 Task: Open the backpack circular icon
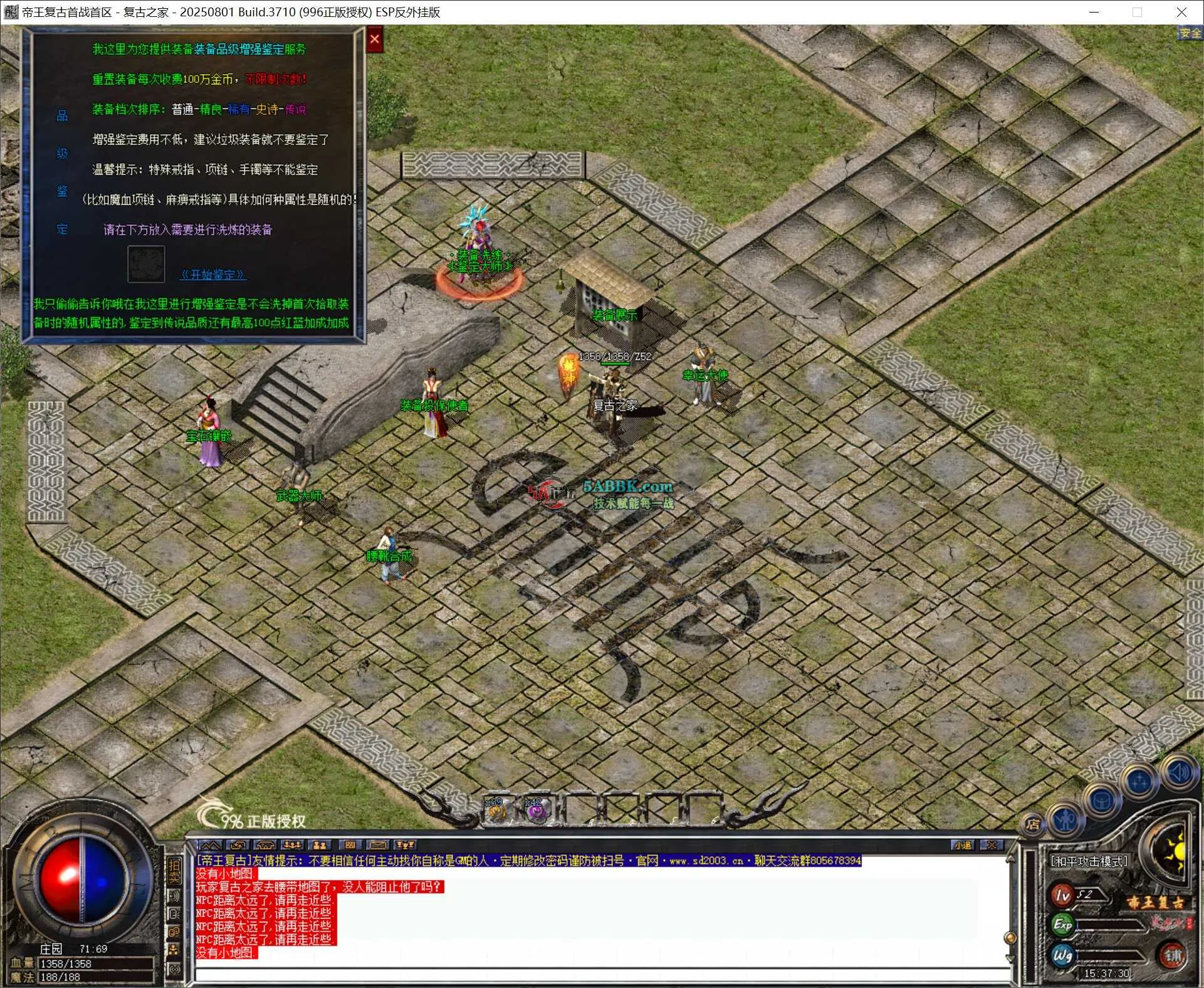(1103, 801)
